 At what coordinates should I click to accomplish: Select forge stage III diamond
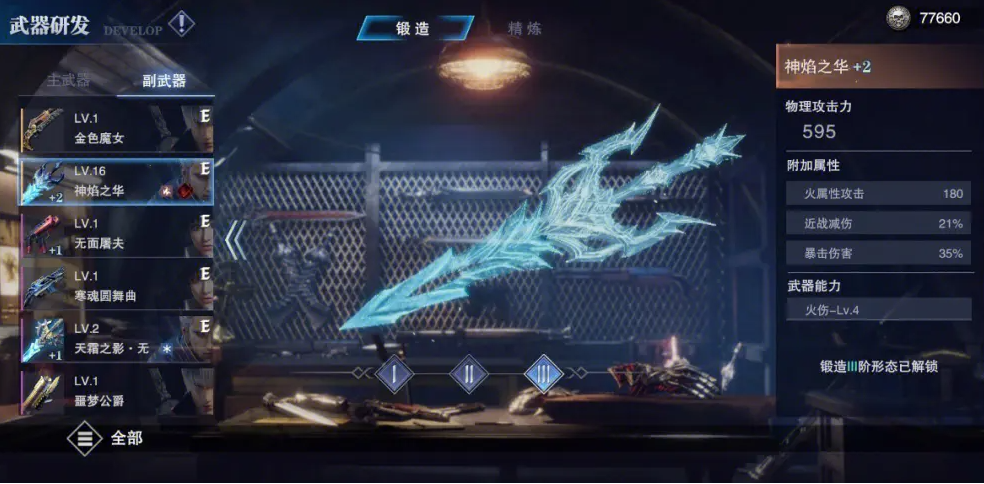click(x=543, y=375)
